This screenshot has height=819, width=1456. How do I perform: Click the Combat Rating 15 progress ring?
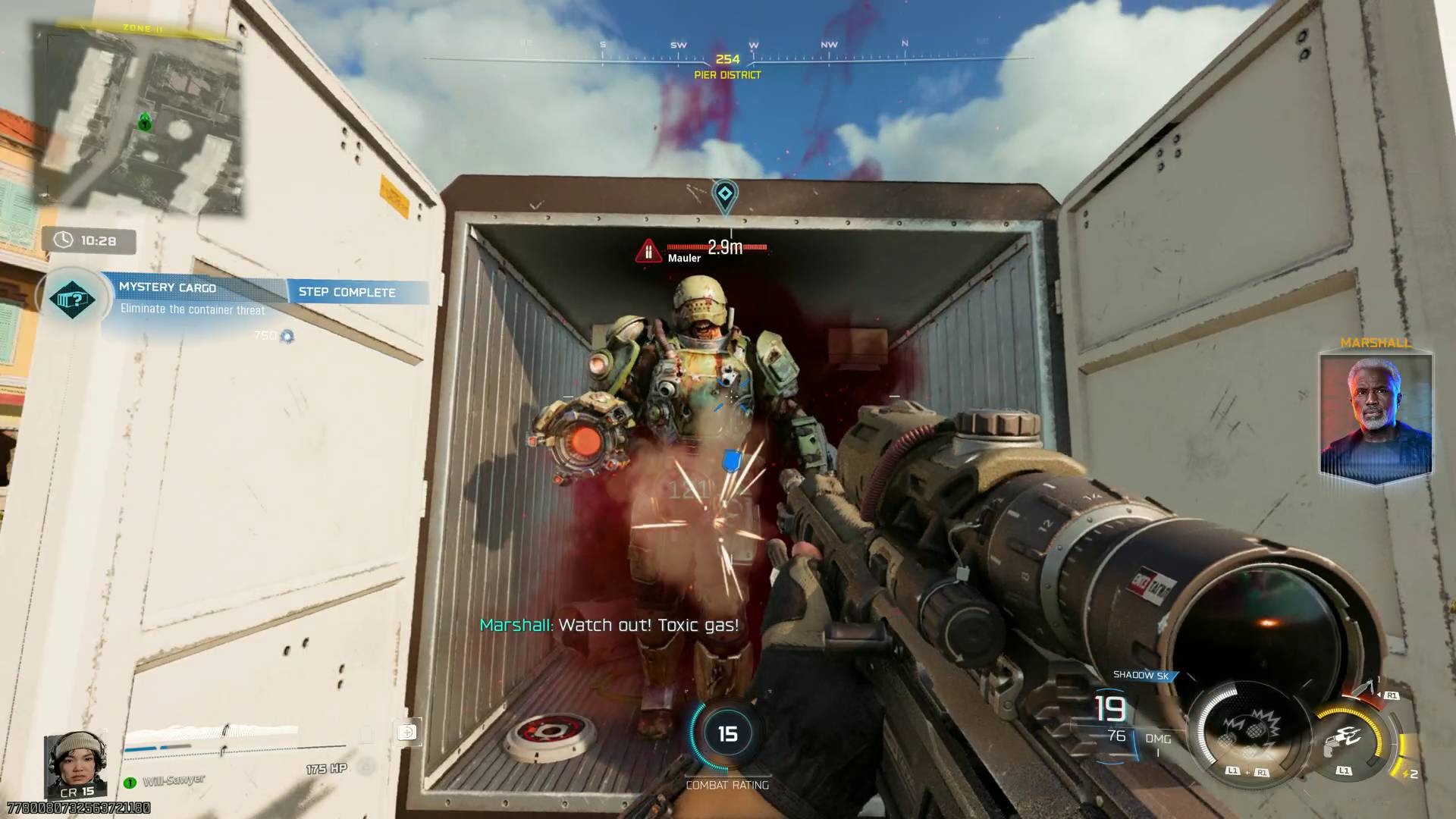[x=727, y=734]
